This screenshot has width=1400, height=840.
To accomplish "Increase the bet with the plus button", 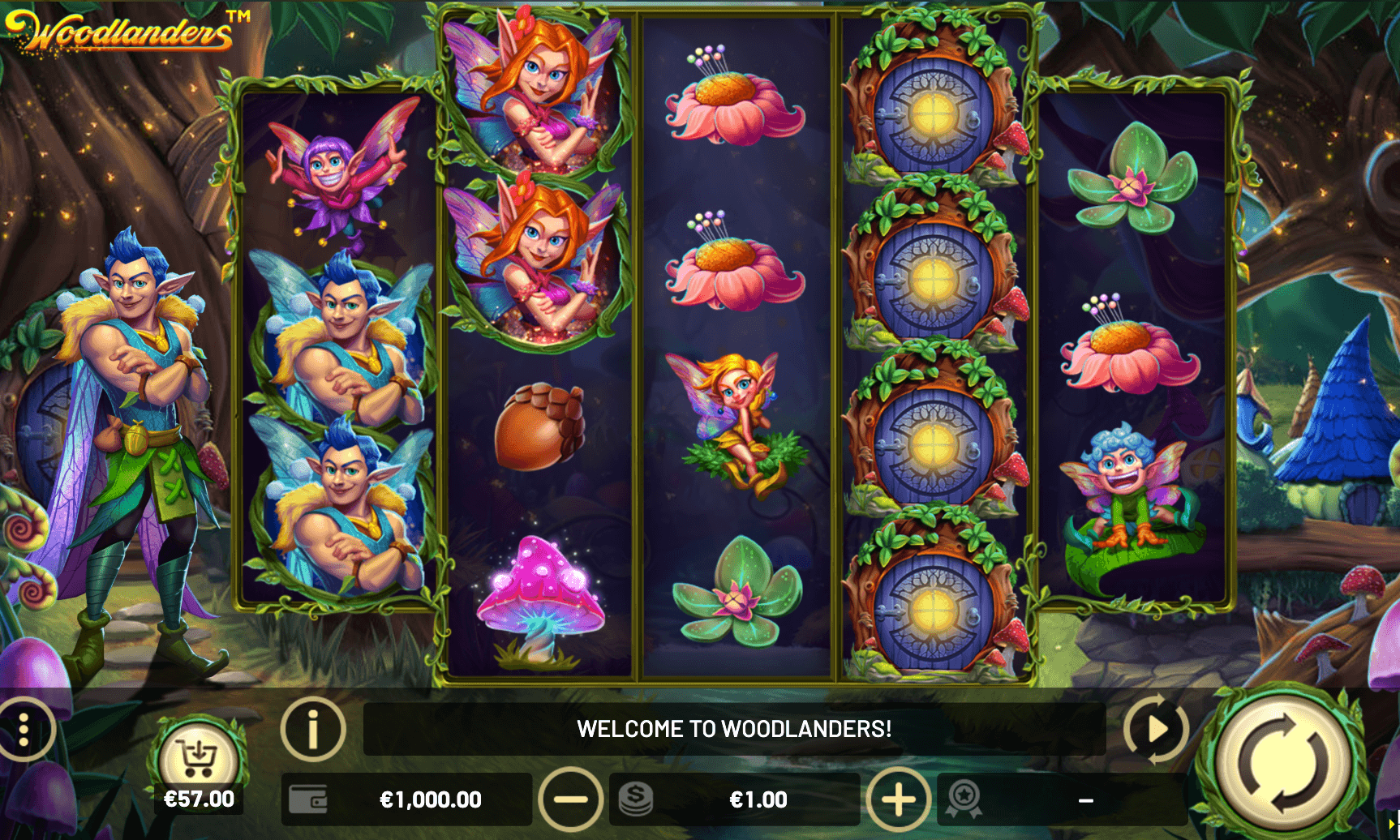I will (899, 799).
